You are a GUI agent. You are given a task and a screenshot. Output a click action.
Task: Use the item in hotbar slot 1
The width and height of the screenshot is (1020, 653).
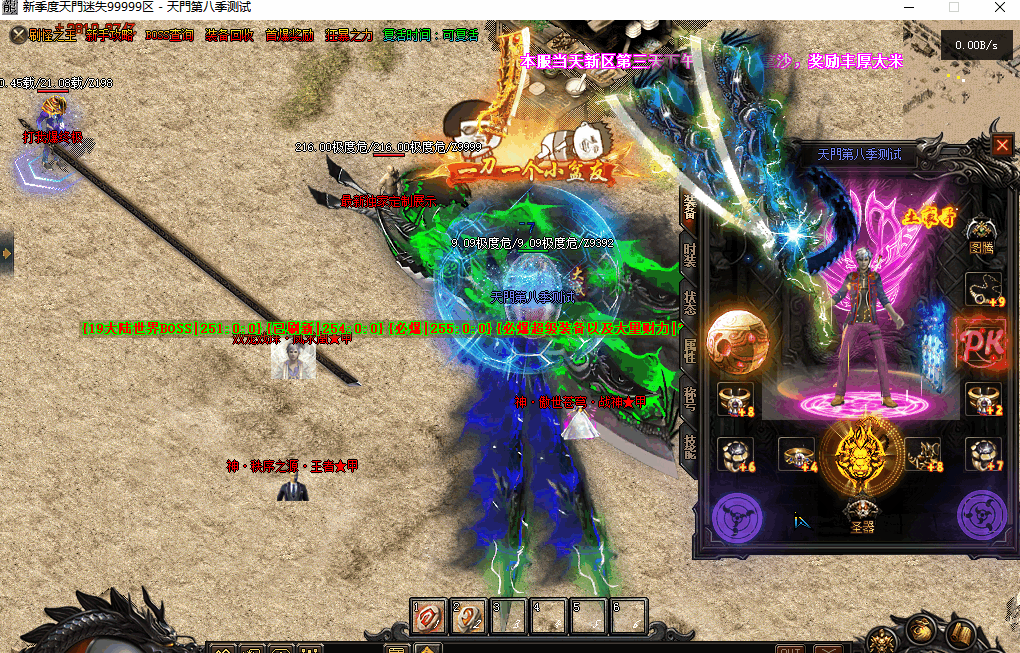coord(429,617)
